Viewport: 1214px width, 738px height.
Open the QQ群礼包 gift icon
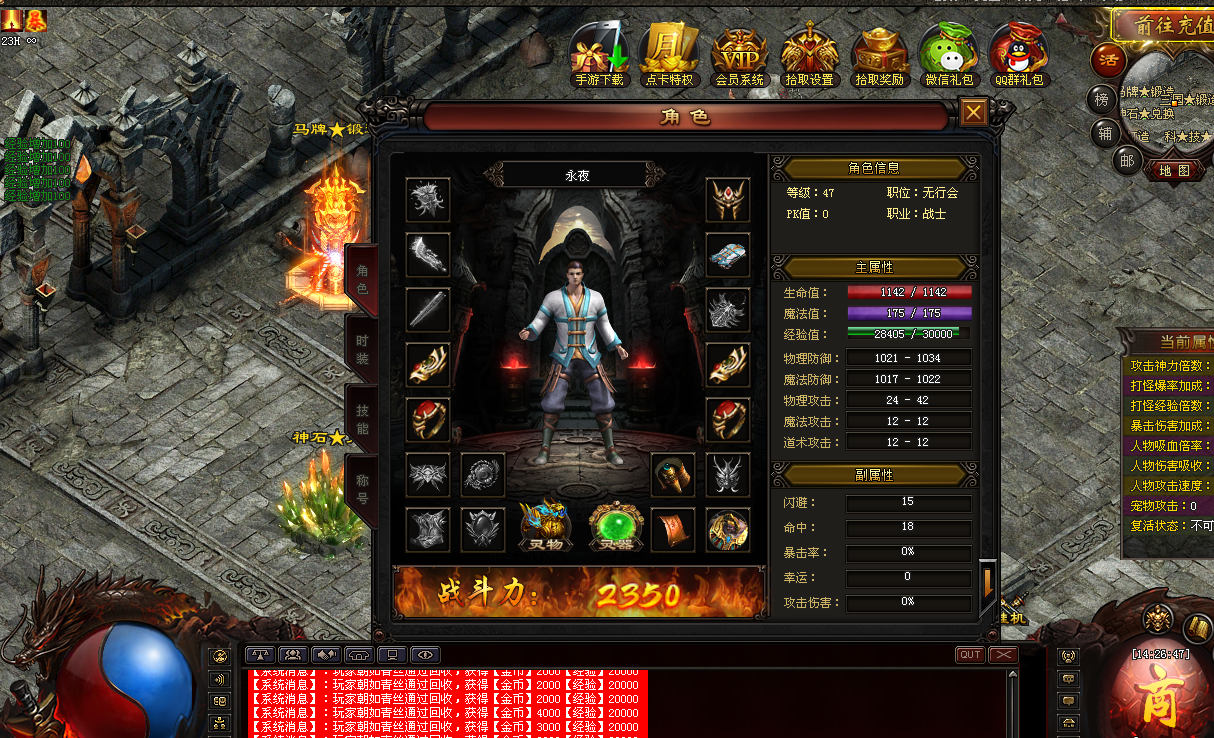[1018, 55]
